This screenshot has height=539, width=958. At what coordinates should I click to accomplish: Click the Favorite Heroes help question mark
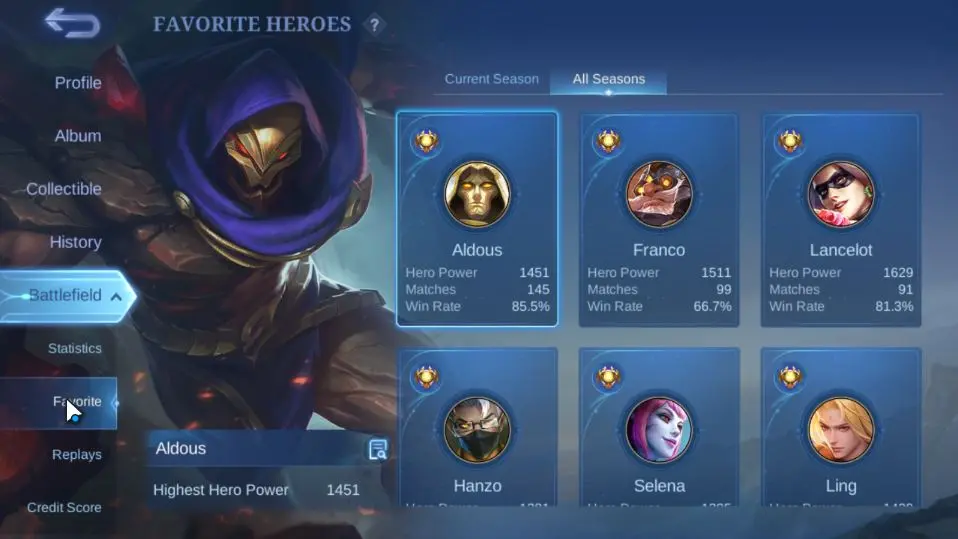(x=374, y=25)
